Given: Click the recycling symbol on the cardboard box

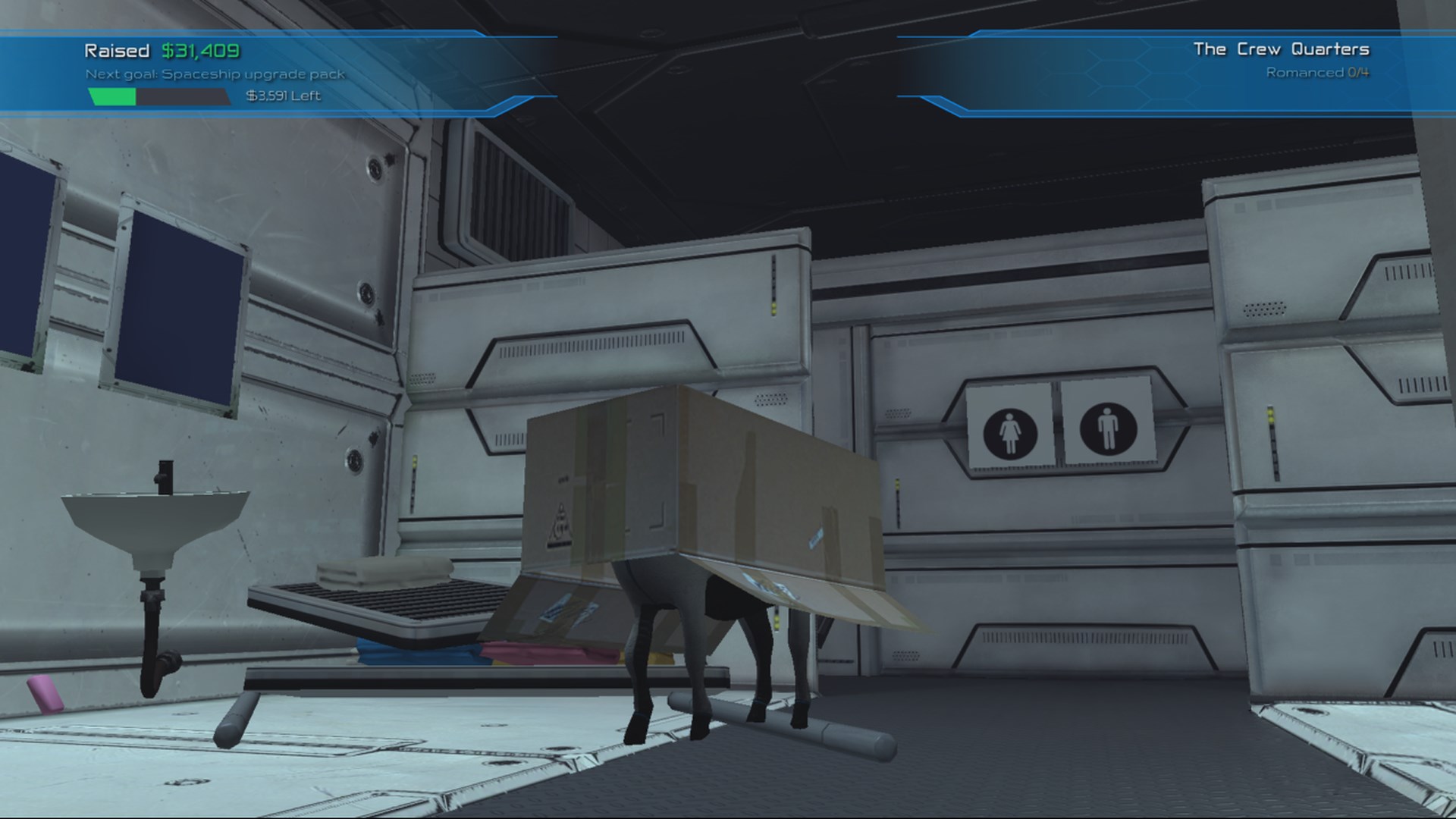Looking at the screenshot, I should coord(560,523).
